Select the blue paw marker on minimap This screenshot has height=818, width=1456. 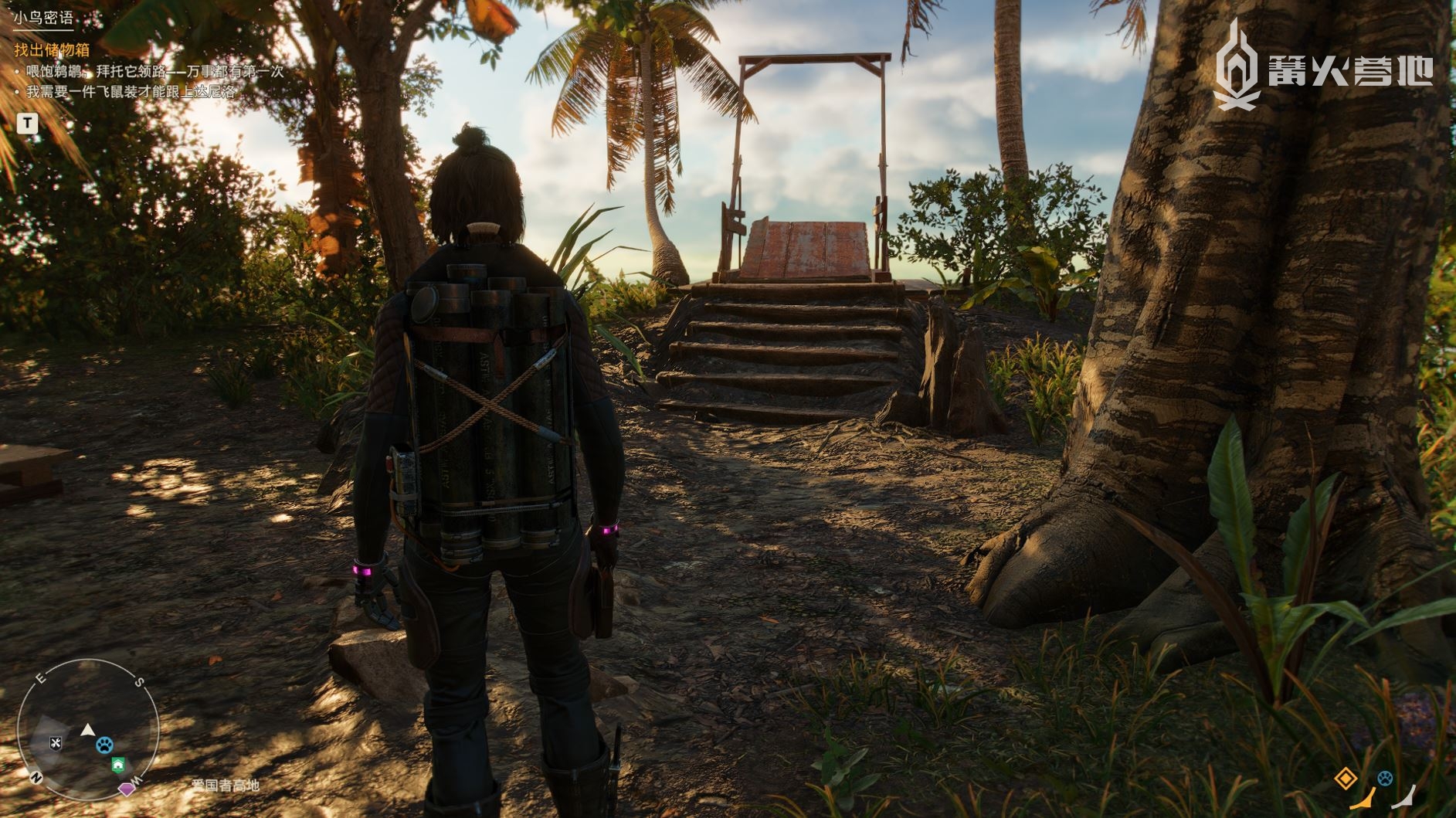coord(104,745)
